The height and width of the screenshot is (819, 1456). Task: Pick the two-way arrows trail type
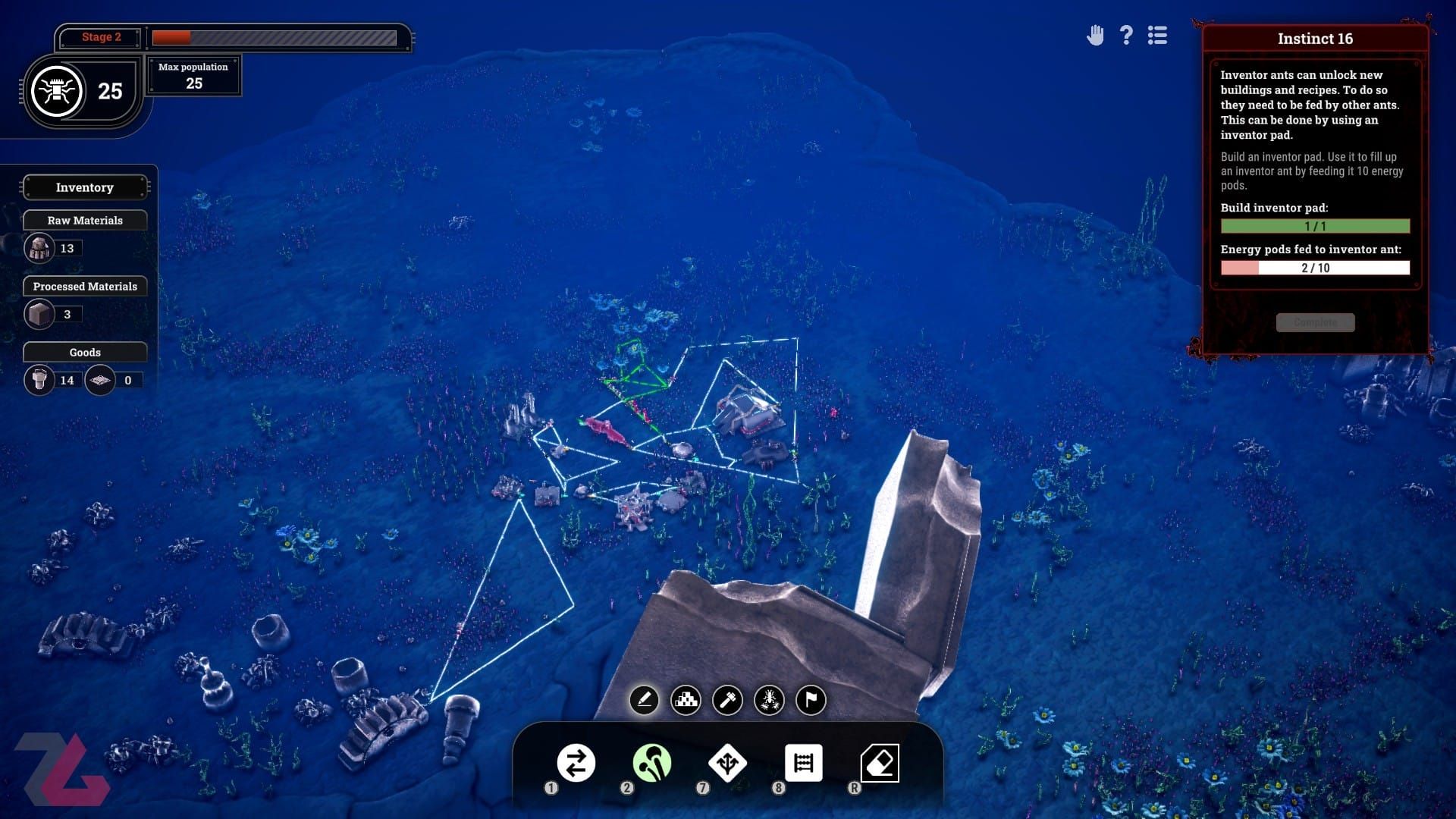(x=576, y=763)
